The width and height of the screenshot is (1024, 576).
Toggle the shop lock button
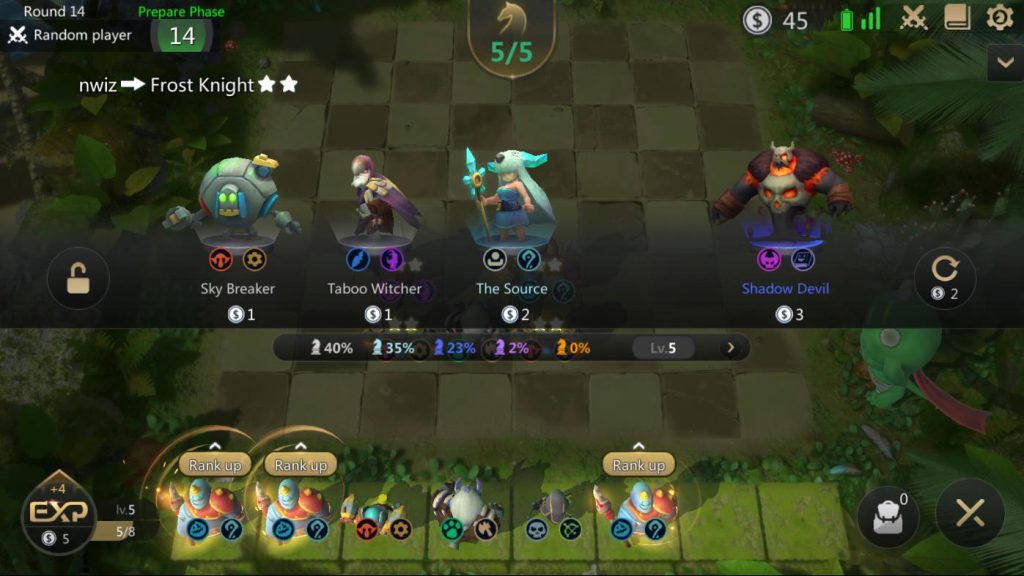pos(78,279)
